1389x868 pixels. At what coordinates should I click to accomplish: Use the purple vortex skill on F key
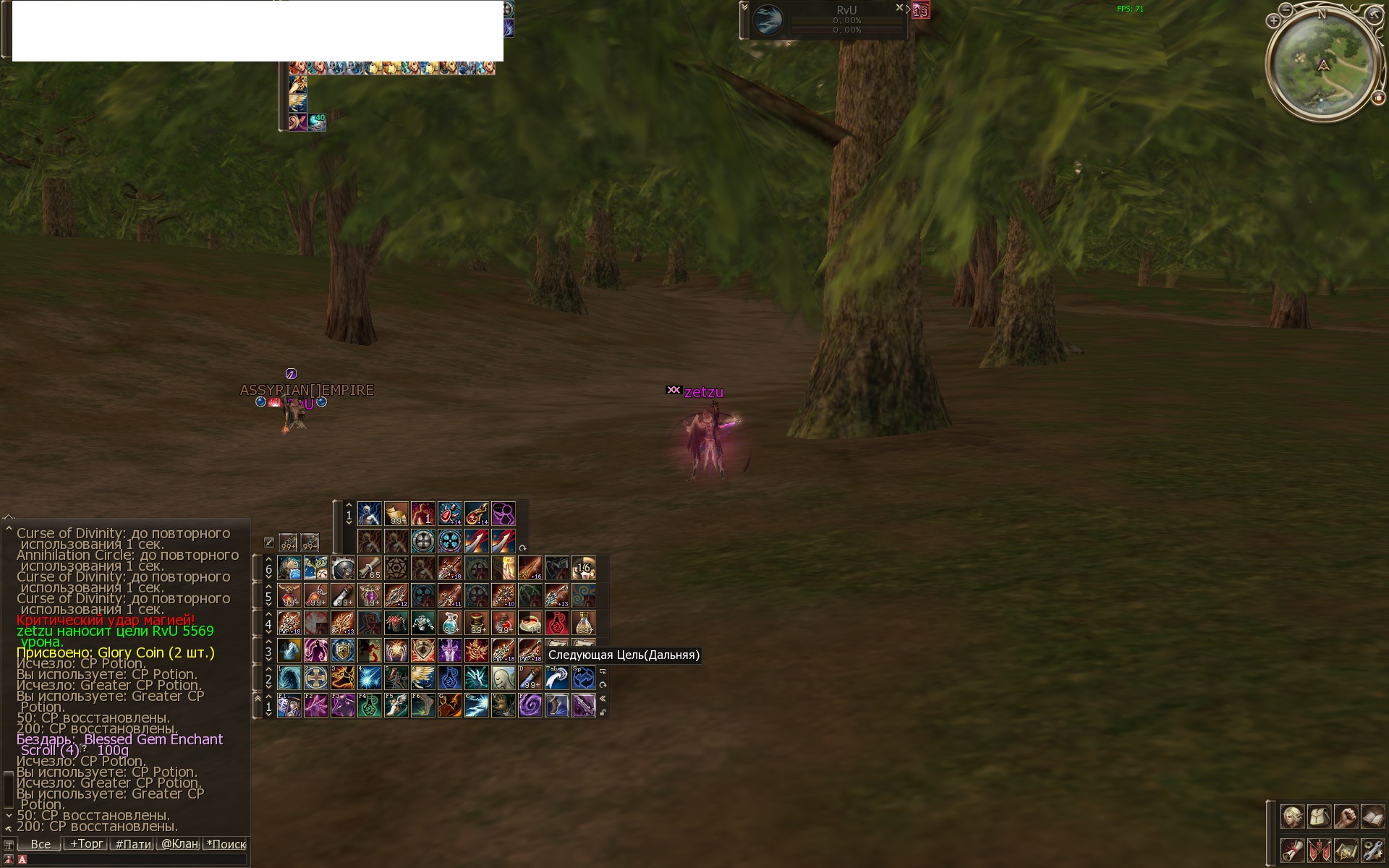(x=530, y=705)
